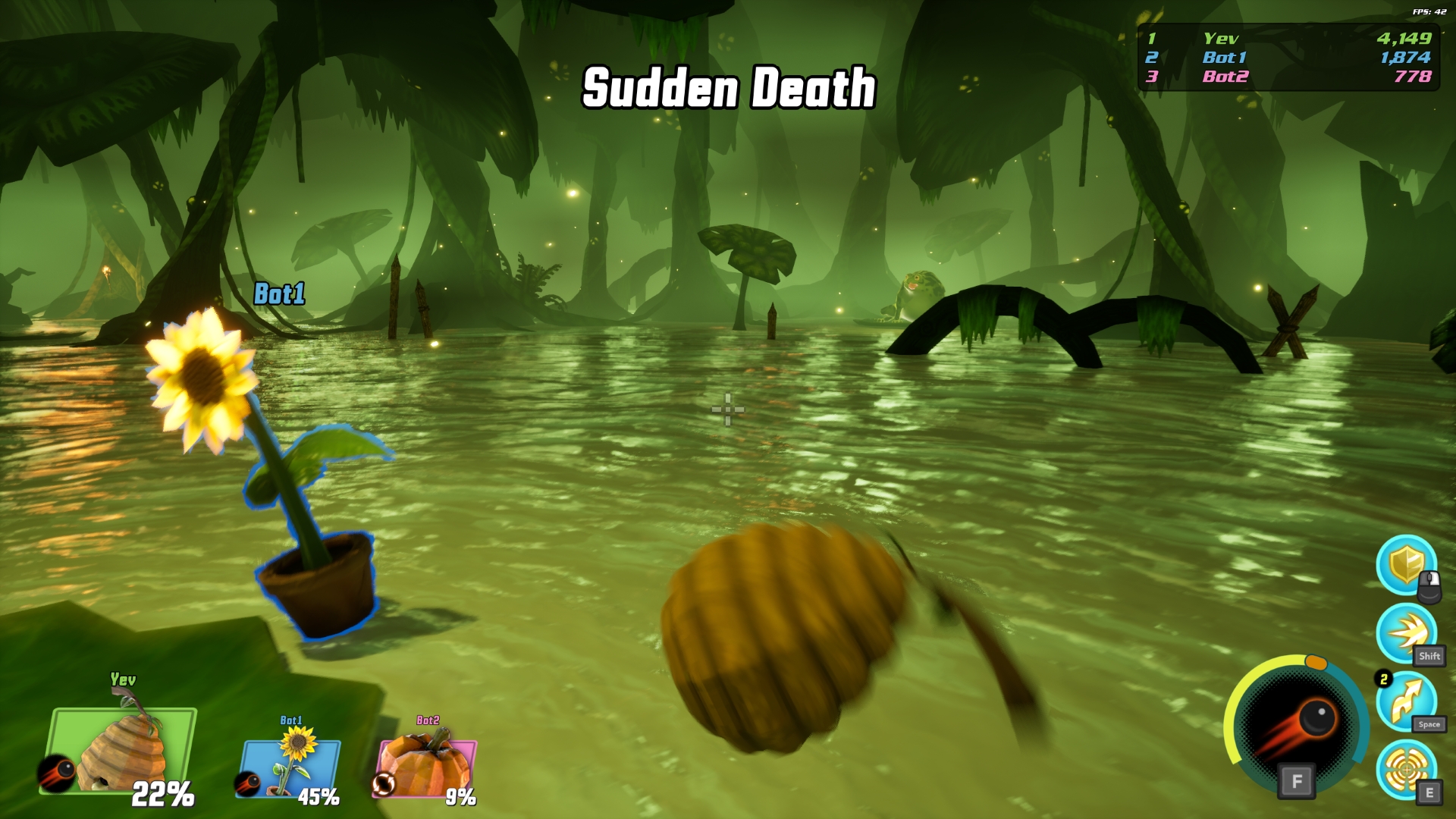Select Yev's beehive player card
Viewport: 1456px width, 819px height.
pos(121,751)
